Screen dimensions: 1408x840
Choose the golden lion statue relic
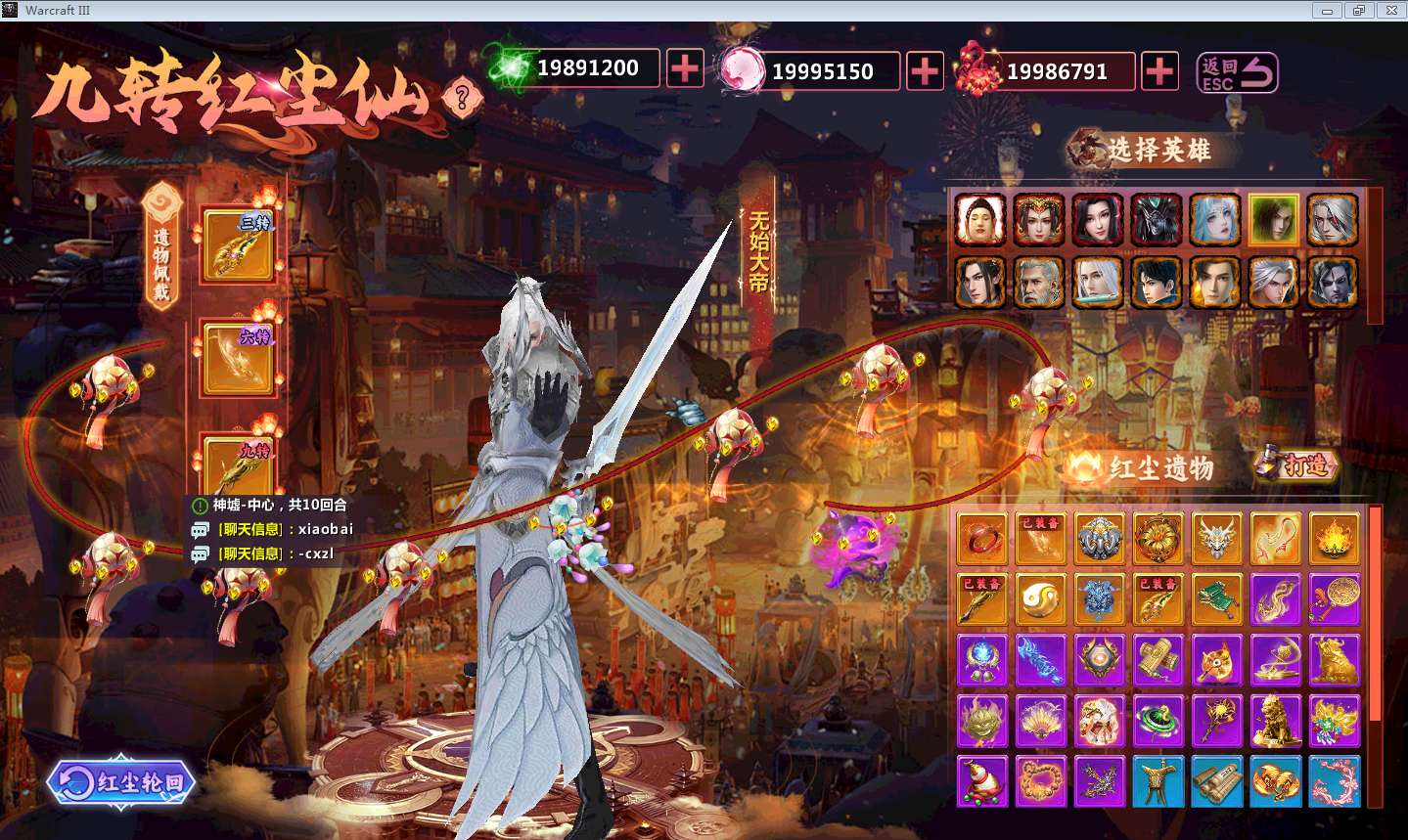pyautogui.click(x=1275, y=721)
